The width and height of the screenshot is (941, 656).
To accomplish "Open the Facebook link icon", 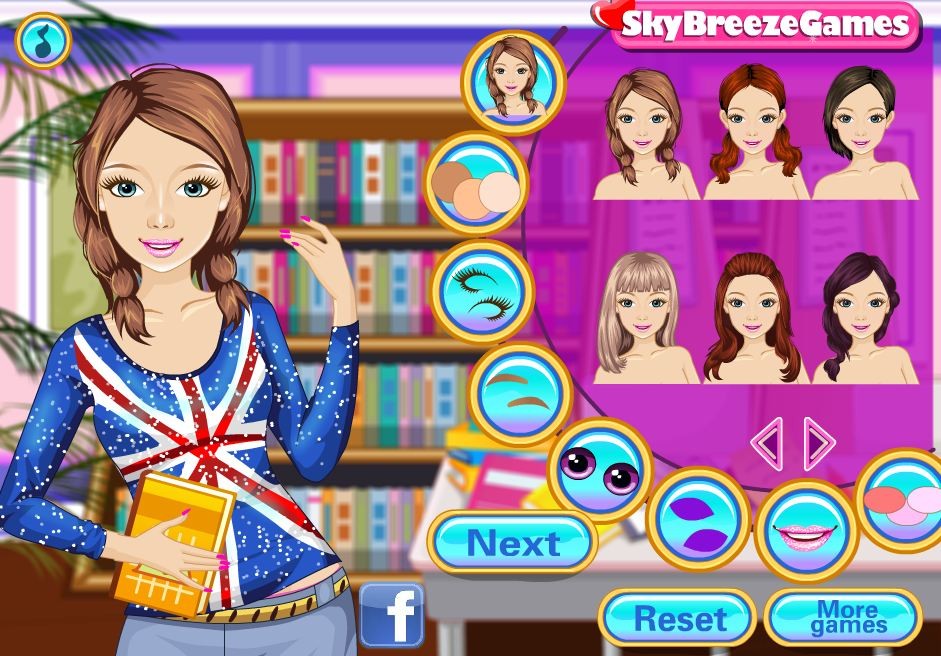I will (x=391, y=615).
